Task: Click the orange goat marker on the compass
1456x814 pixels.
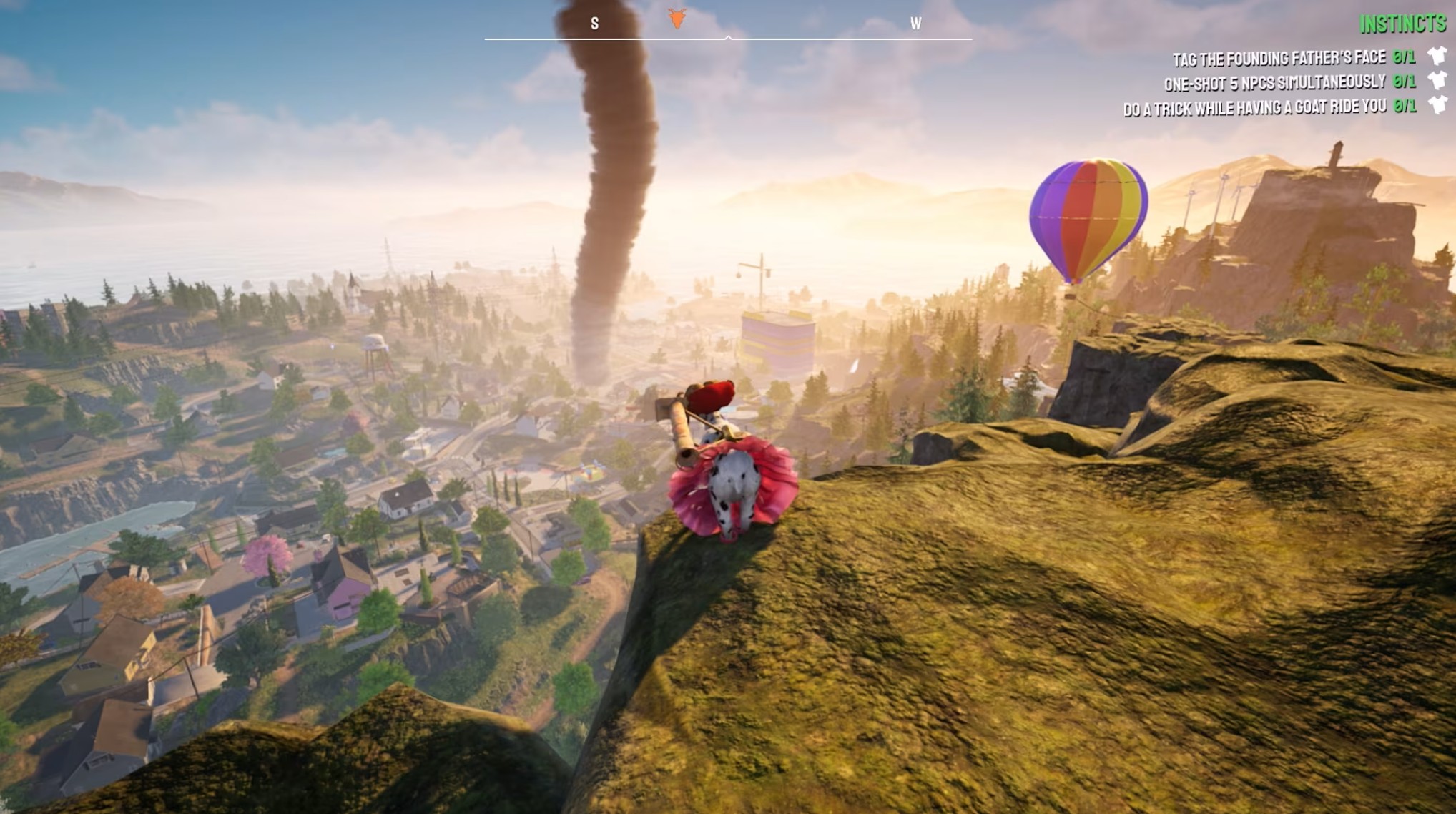Action: click(x=677, y=19)
